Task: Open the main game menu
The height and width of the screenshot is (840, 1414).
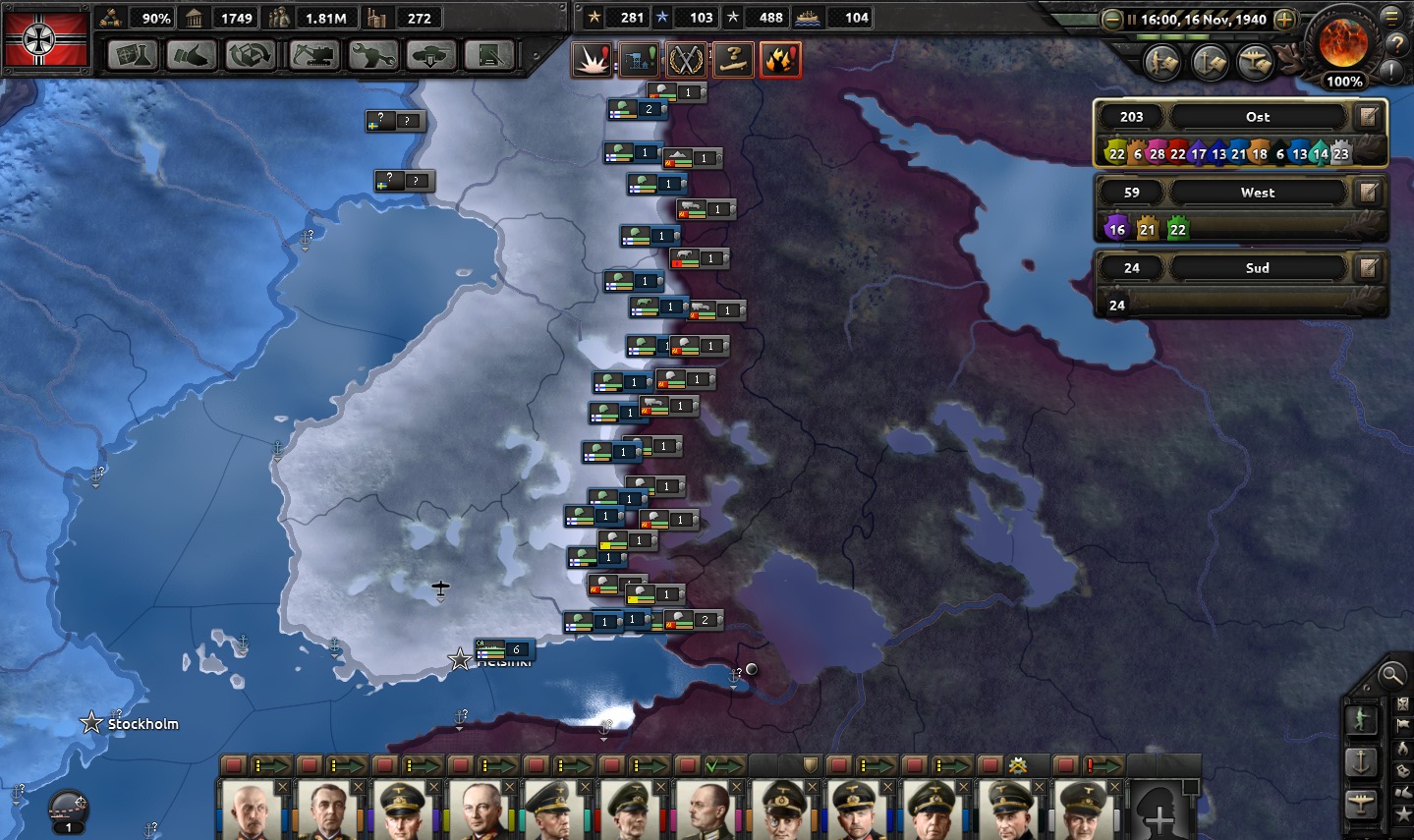Action: (x=1391, y=18)
